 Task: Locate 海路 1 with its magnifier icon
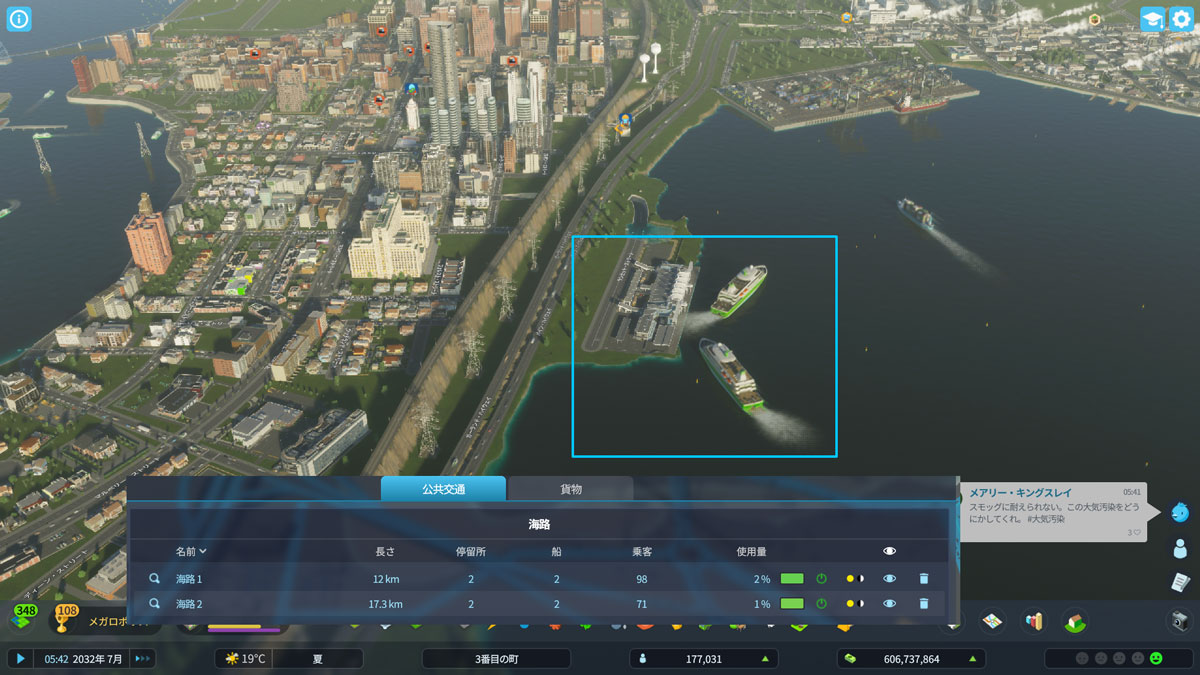coord(155,579)
